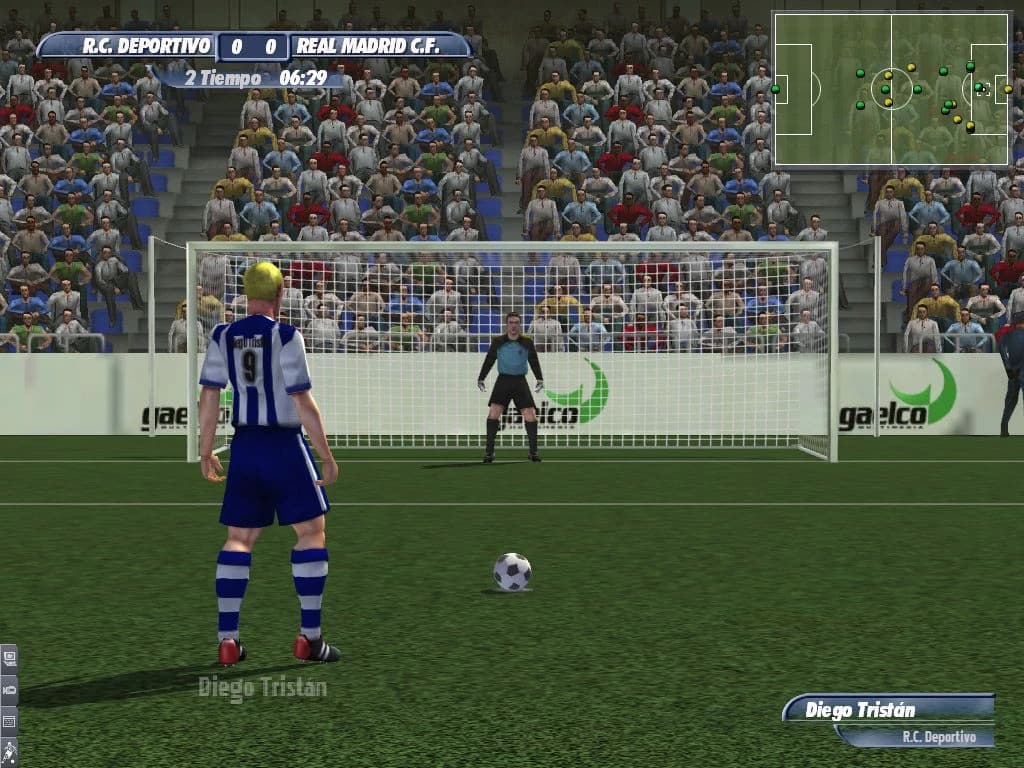1024x768 pixels.
Task: Click the Diego Tristán player name panel
Action: tap(887, 710)
